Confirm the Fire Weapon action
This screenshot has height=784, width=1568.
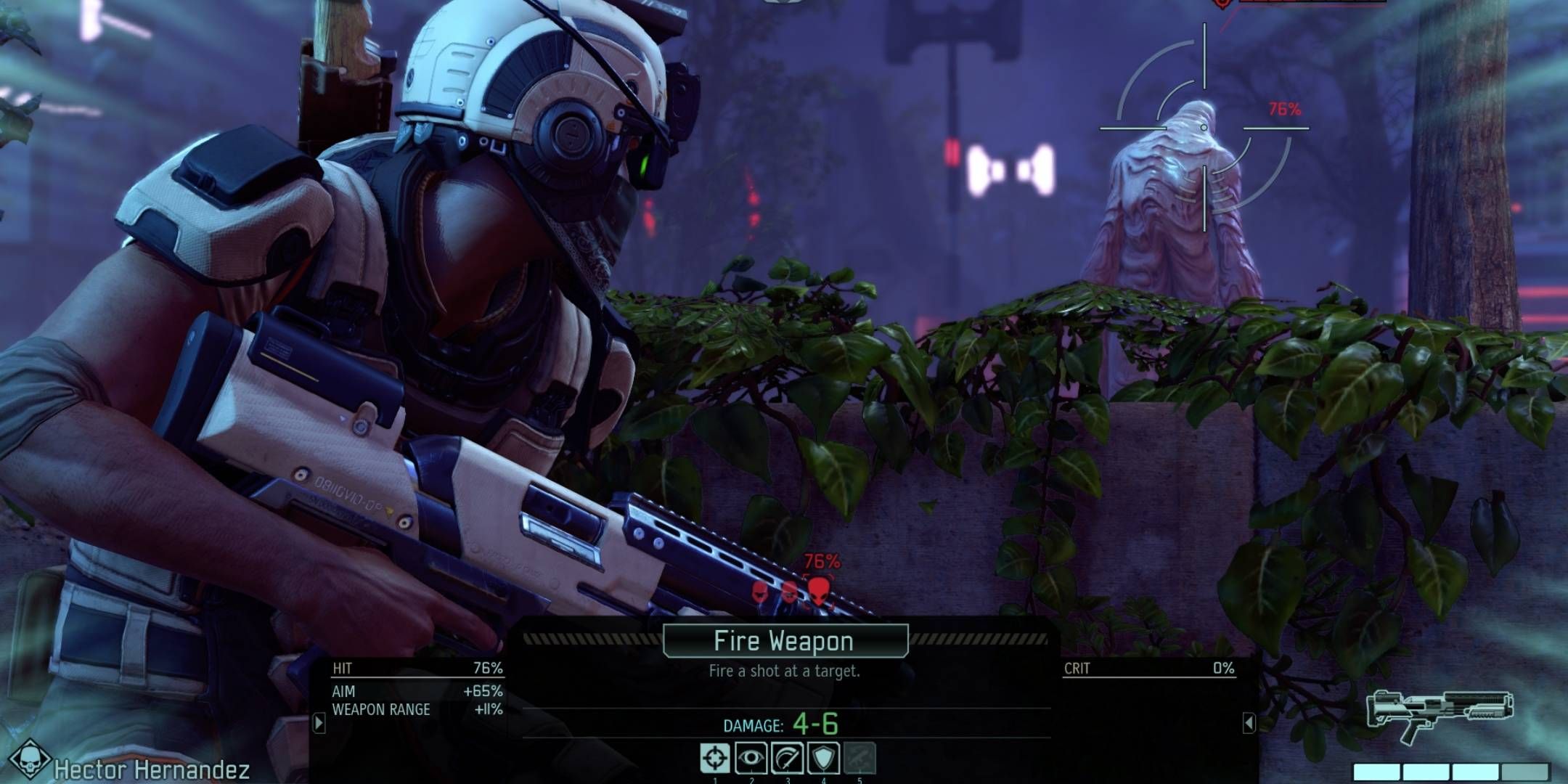785,642
